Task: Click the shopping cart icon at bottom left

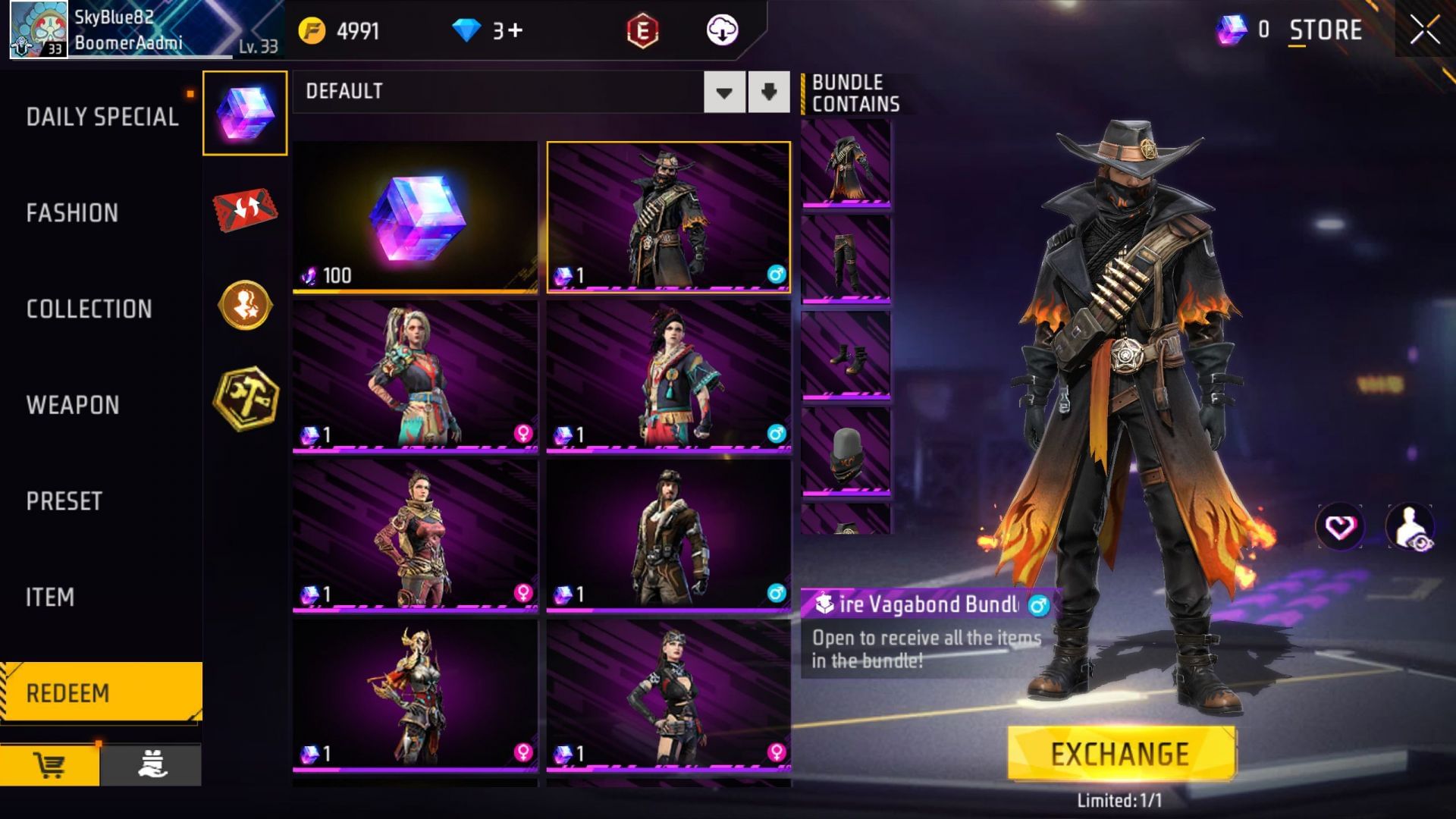Action: (x=50, y=766)
